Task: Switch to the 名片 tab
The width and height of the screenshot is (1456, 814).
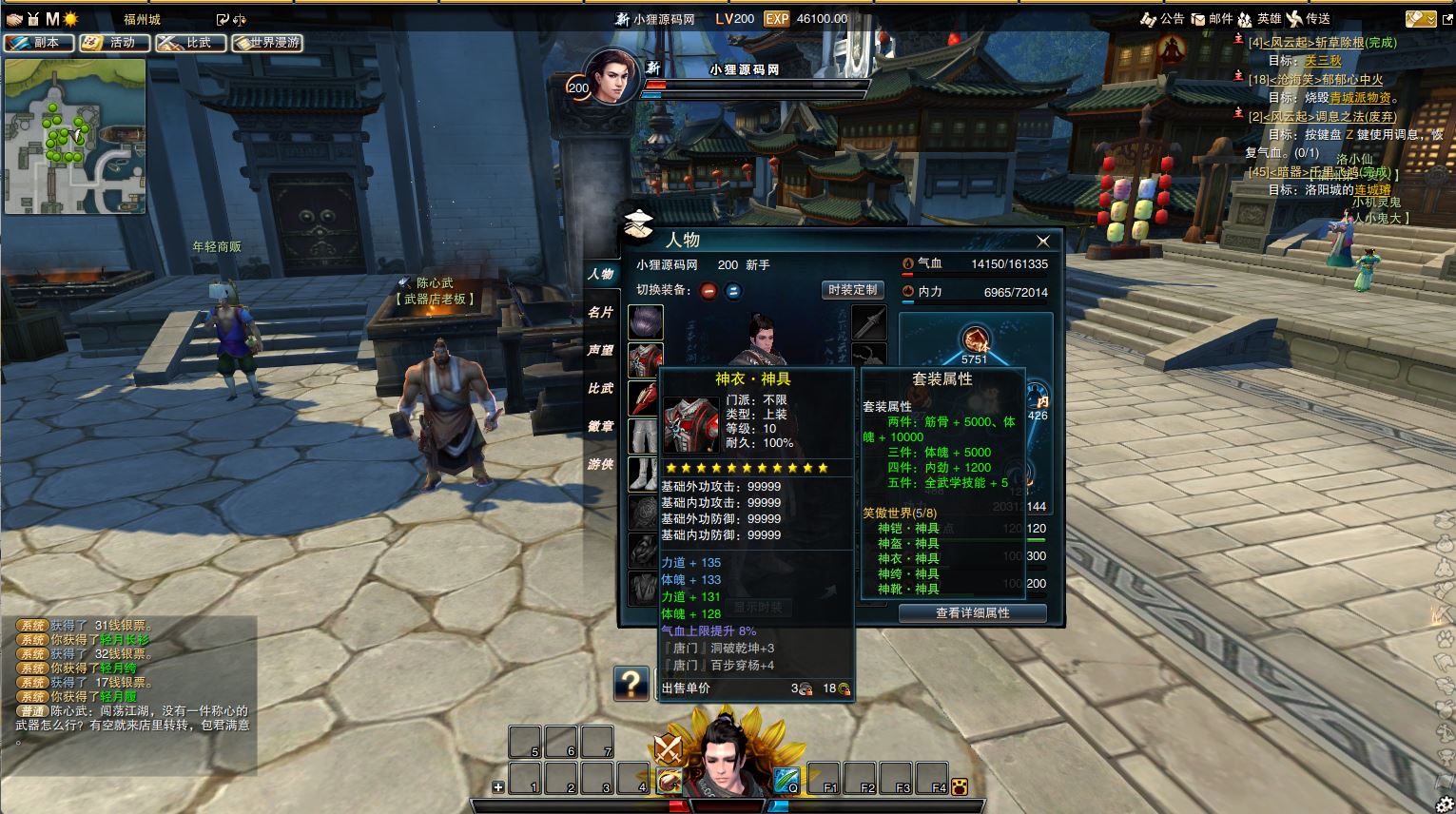Action: (600, 312)
